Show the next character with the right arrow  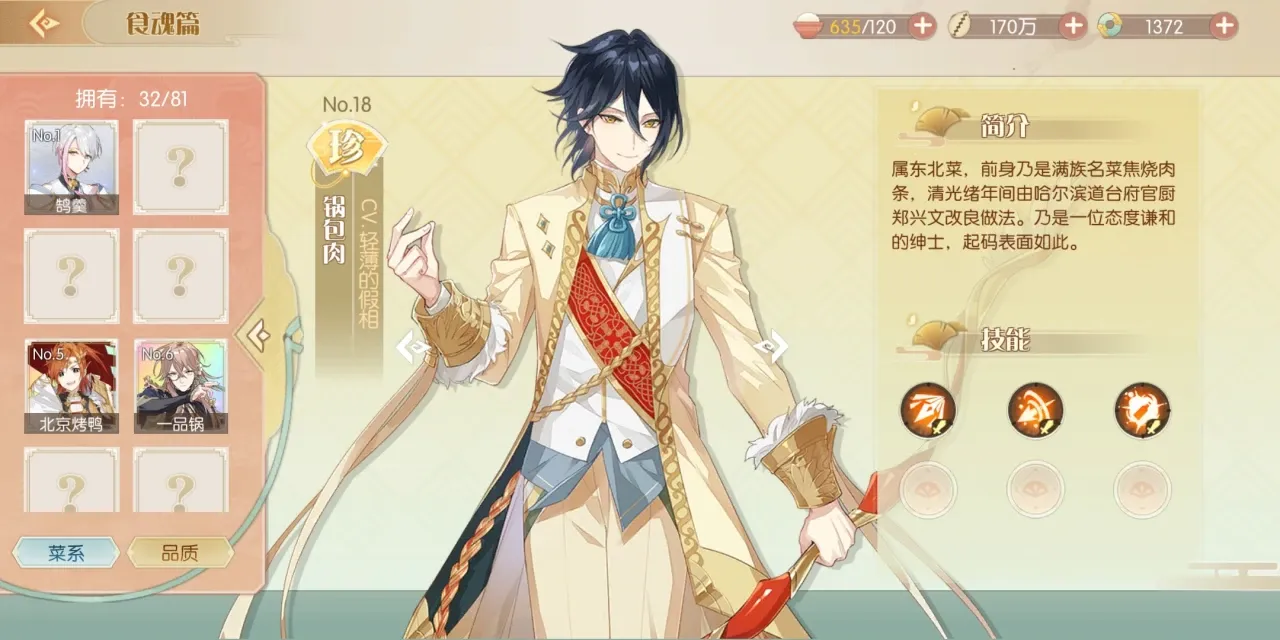(x=773, y=347)
